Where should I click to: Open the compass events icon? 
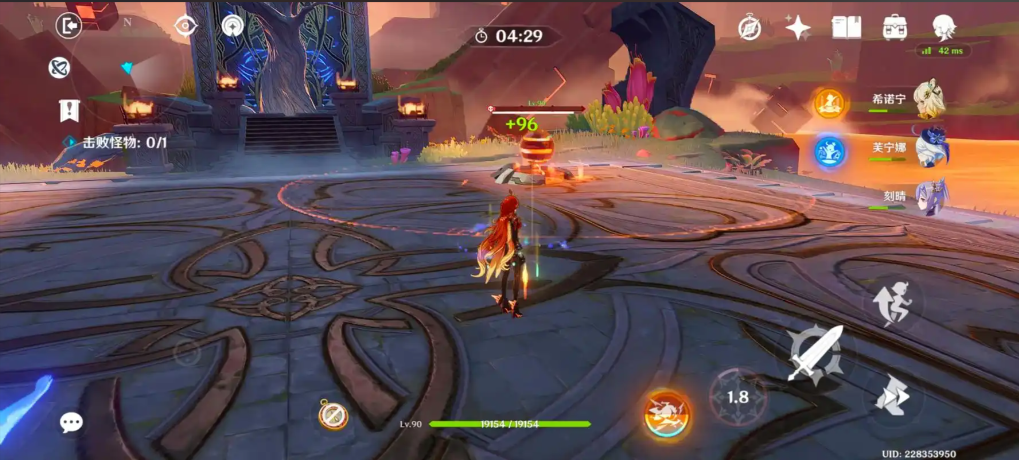point(750,28)
